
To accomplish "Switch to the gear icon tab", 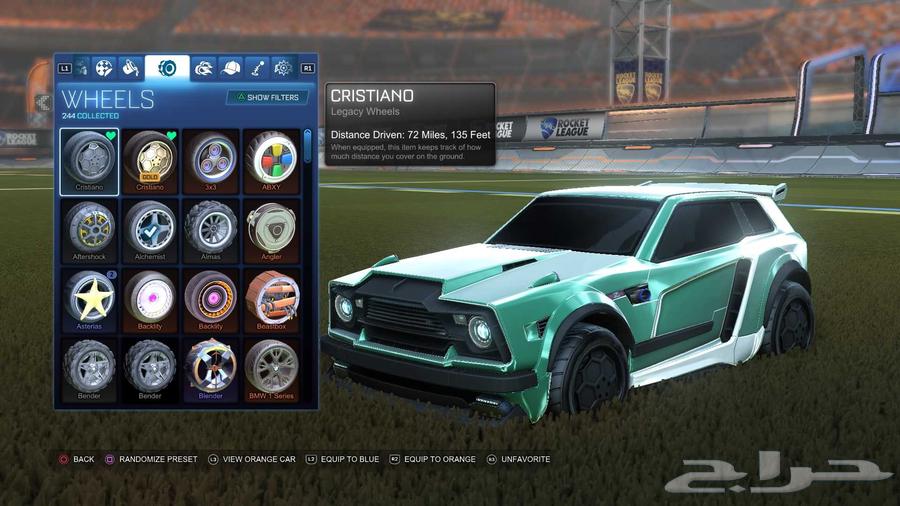I will click(x=283, y=68).
